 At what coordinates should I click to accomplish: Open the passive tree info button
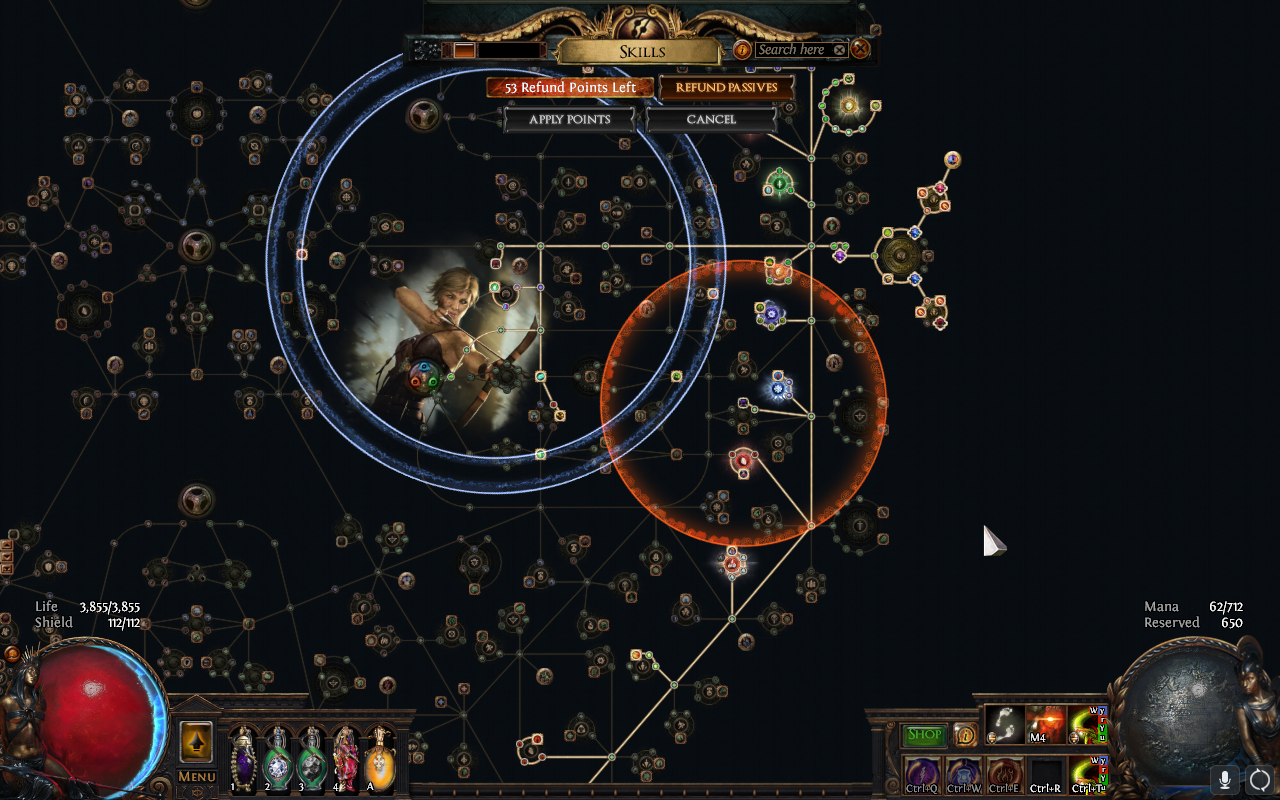[742, 50]
